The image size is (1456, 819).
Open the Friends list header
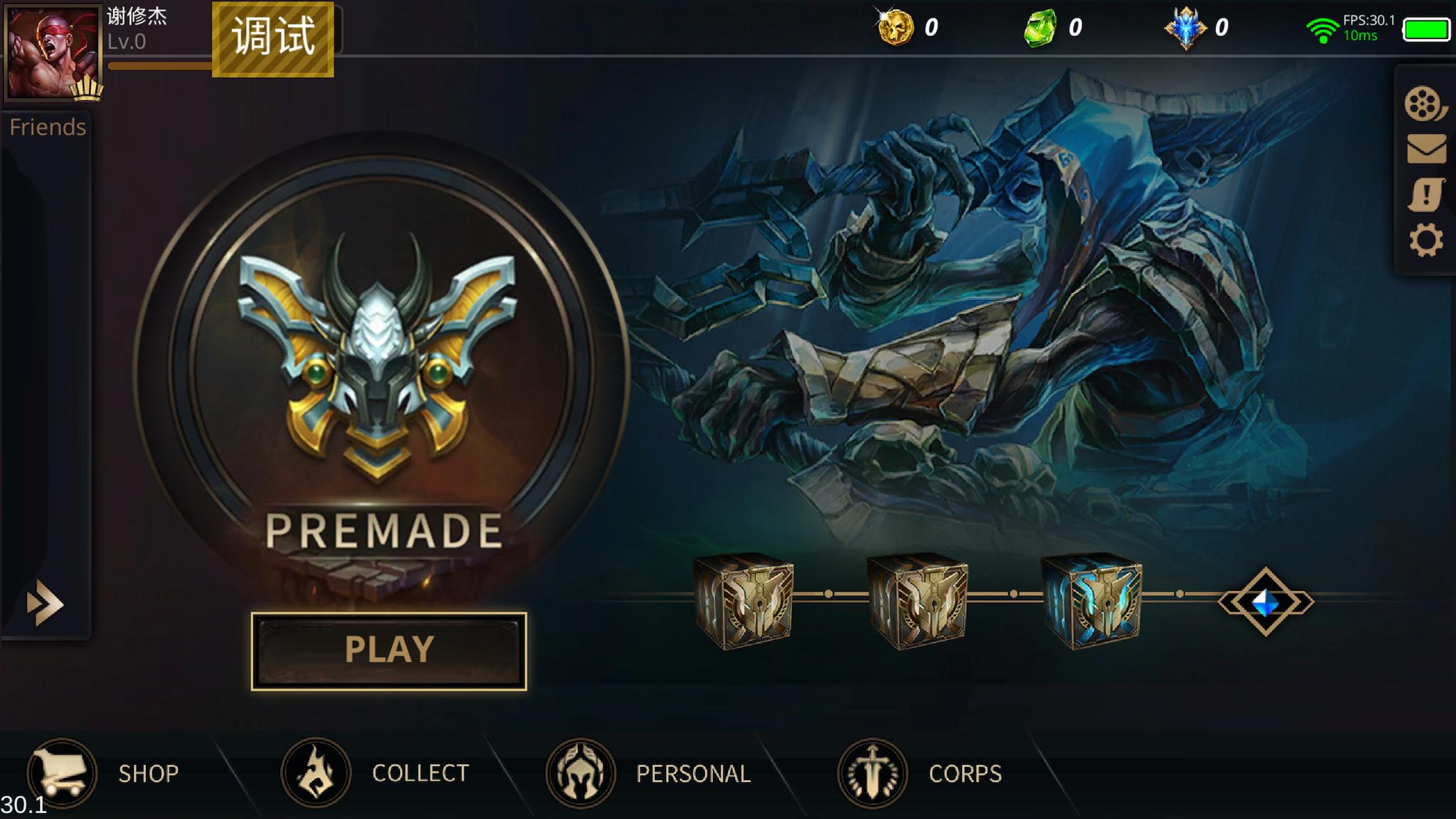coord(47,127)
